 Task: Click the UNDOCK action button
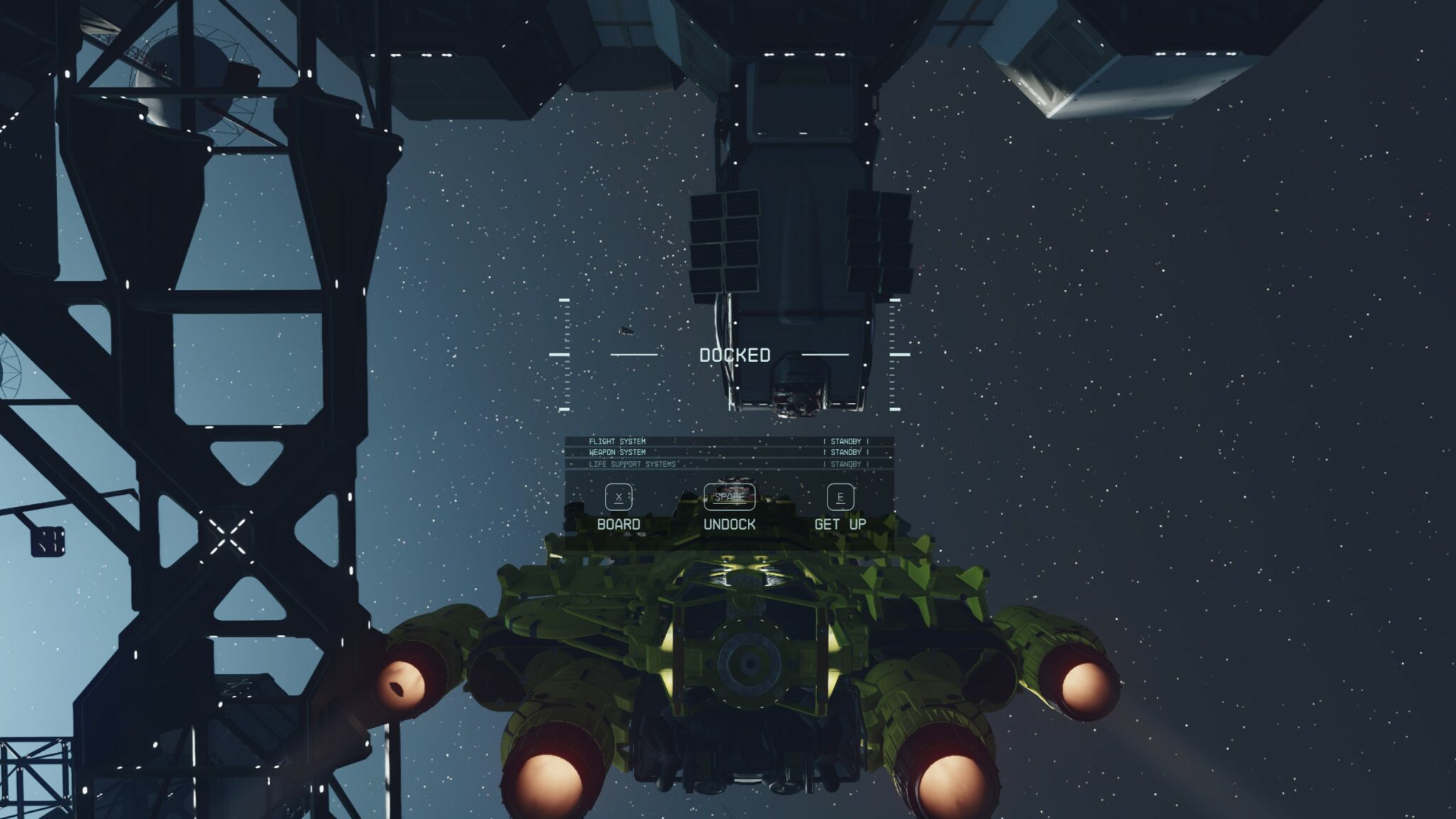[x=729, y=523]
